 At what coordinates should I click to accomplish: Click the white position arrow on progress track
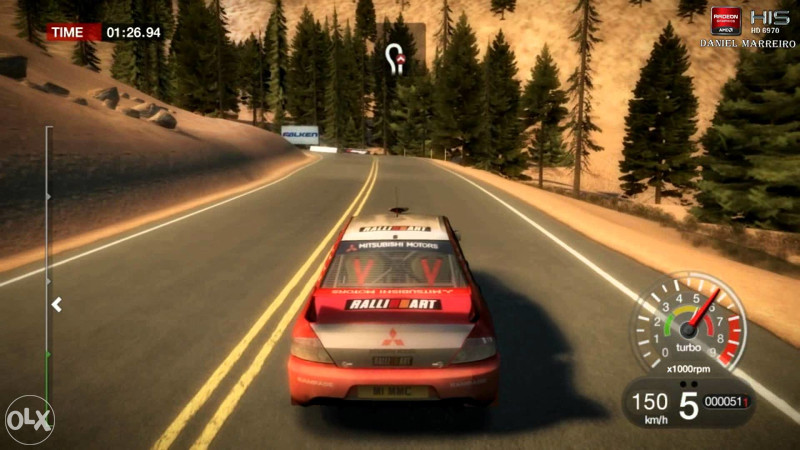tap(57, 304)
